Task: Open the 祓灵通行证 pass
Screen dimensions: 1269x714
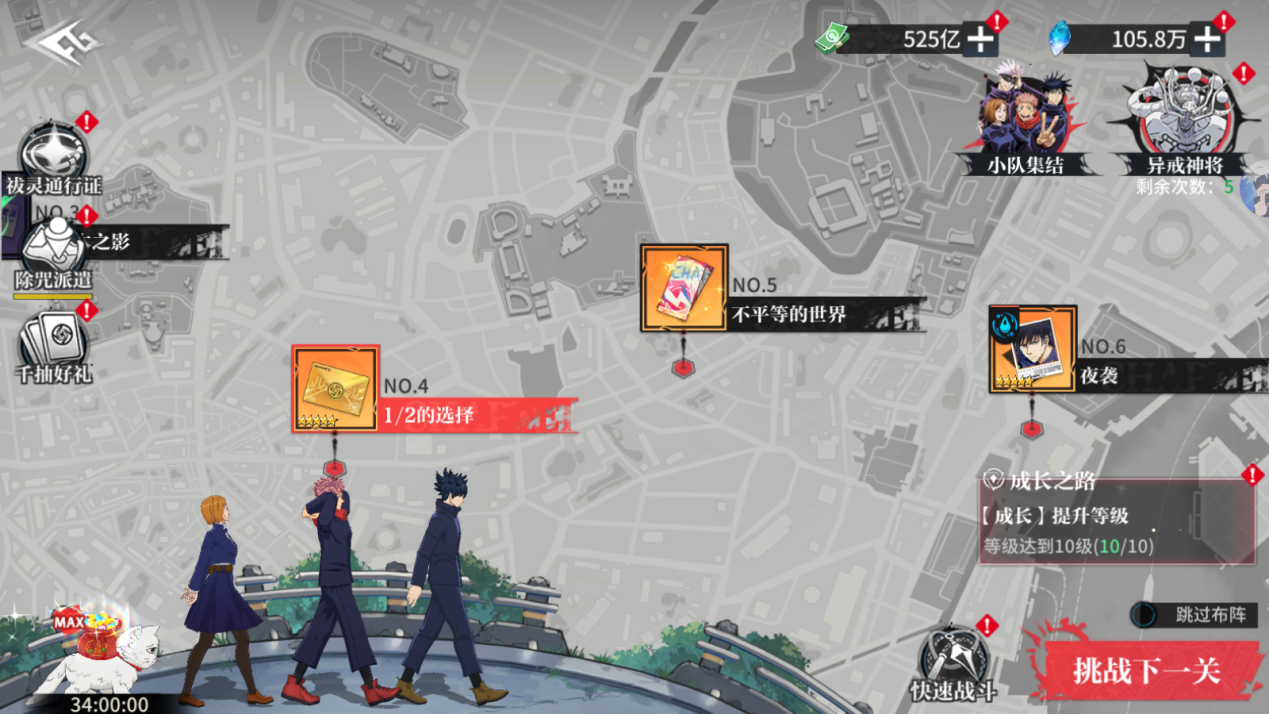Action: 52,160
